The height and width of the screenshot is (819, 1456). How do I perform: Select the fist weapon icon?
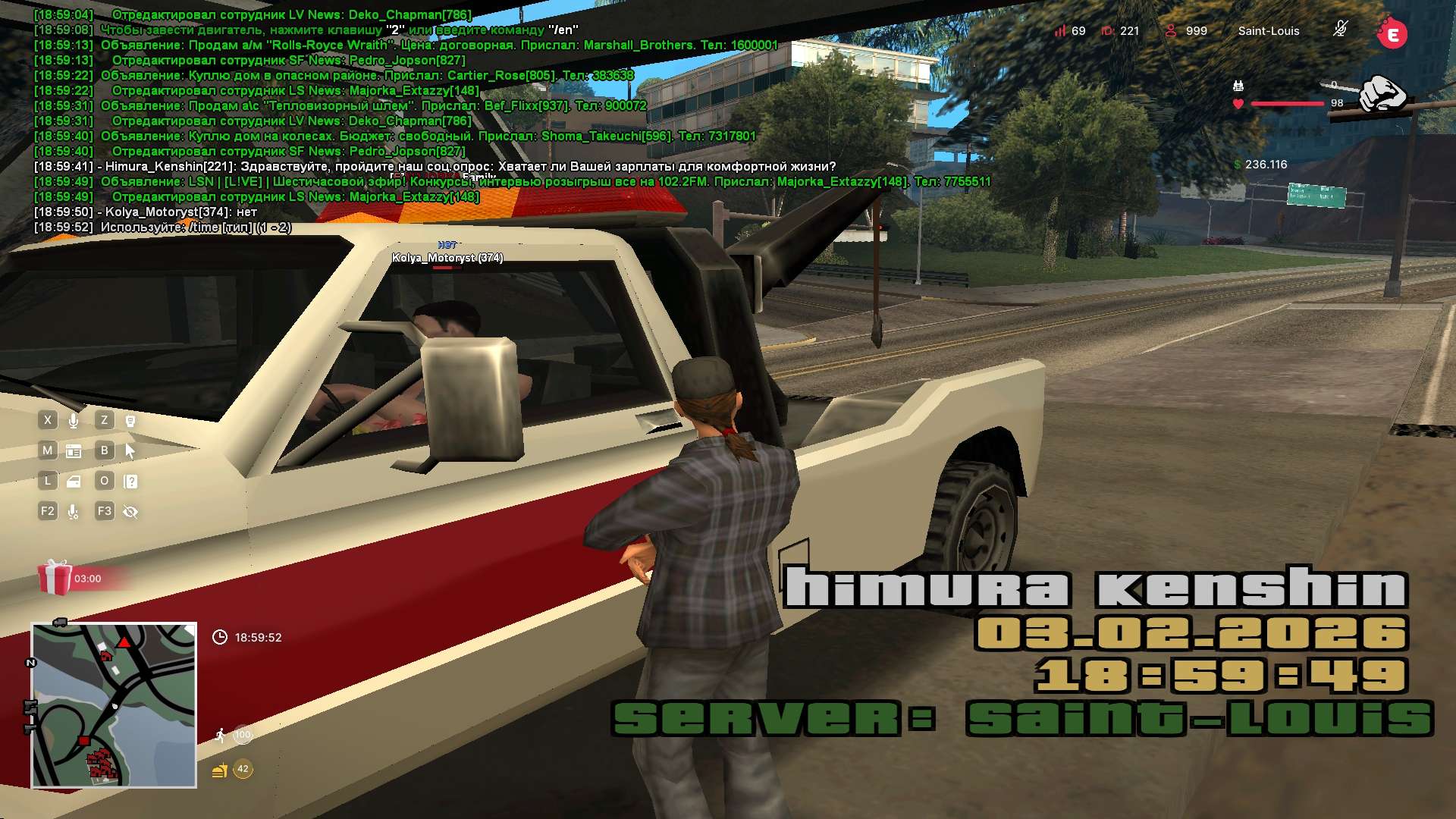1382,94
